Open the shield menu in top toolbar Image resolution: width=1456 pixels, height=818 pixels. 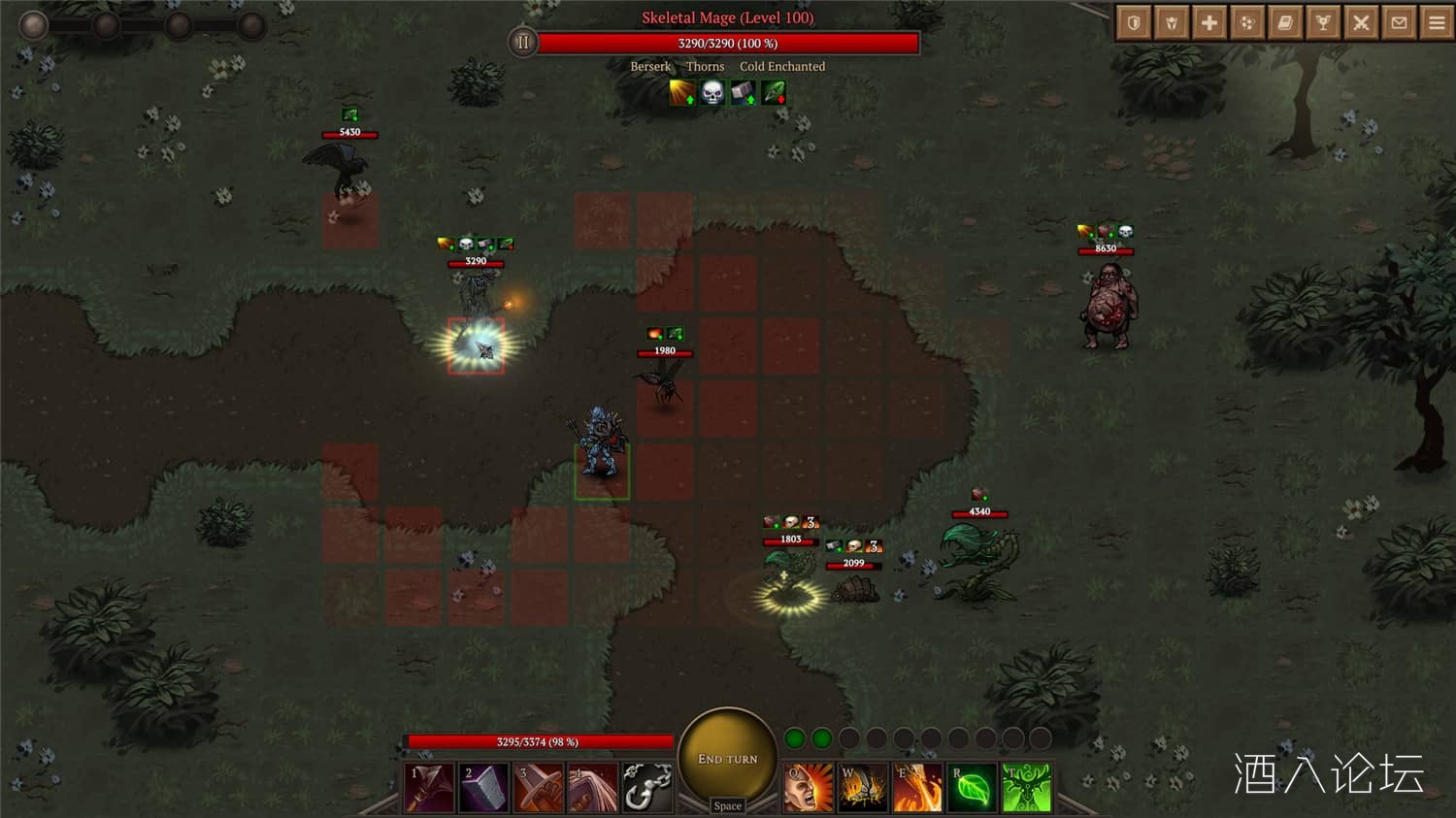tap(1134, 22)
